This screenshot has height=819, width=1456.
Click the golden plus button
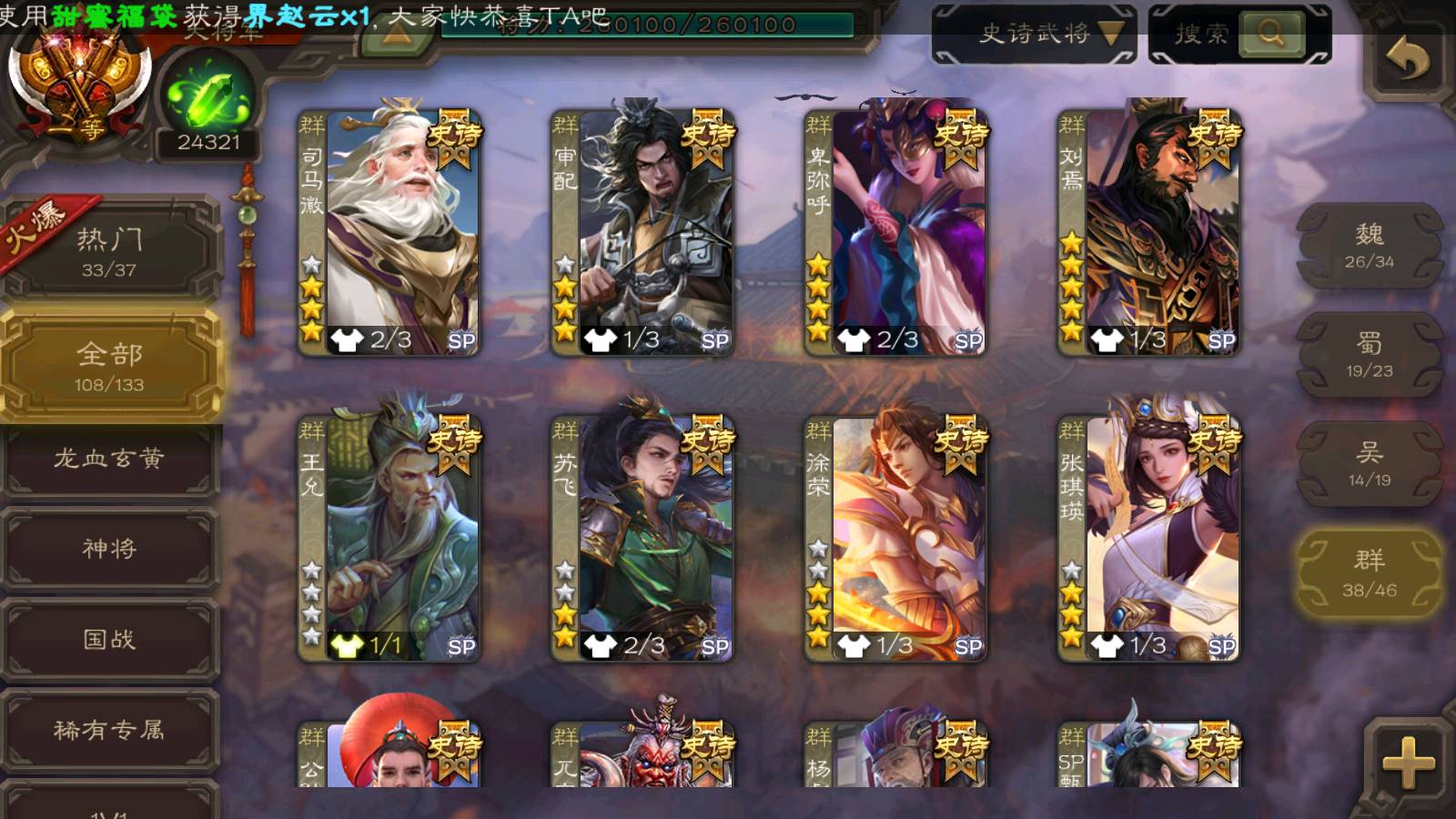[x=1408, y=761]
